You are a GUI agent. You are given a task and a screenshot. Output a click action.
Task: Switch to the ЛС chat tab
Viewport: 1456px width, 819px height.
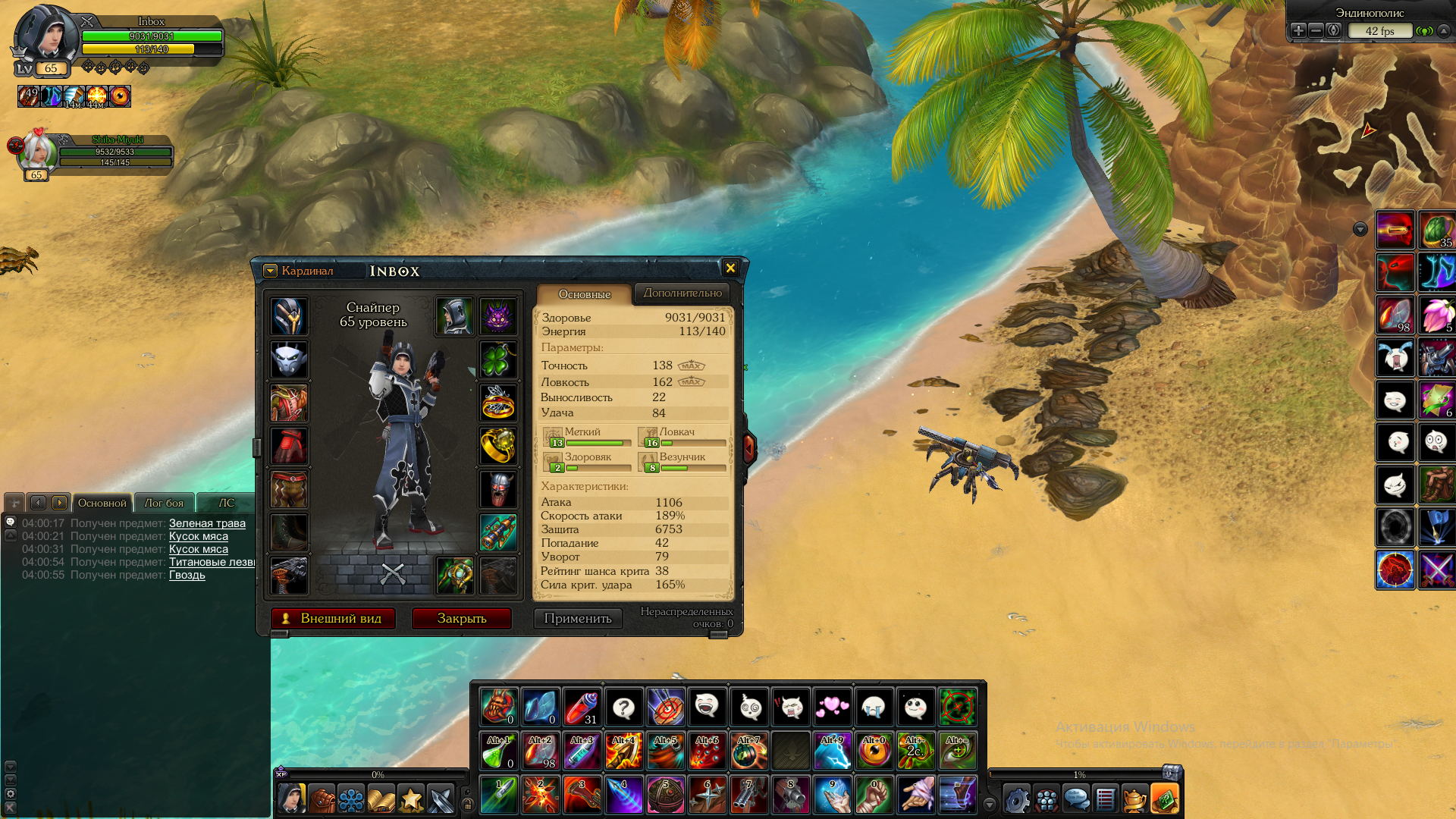click(x=226, y=503)
